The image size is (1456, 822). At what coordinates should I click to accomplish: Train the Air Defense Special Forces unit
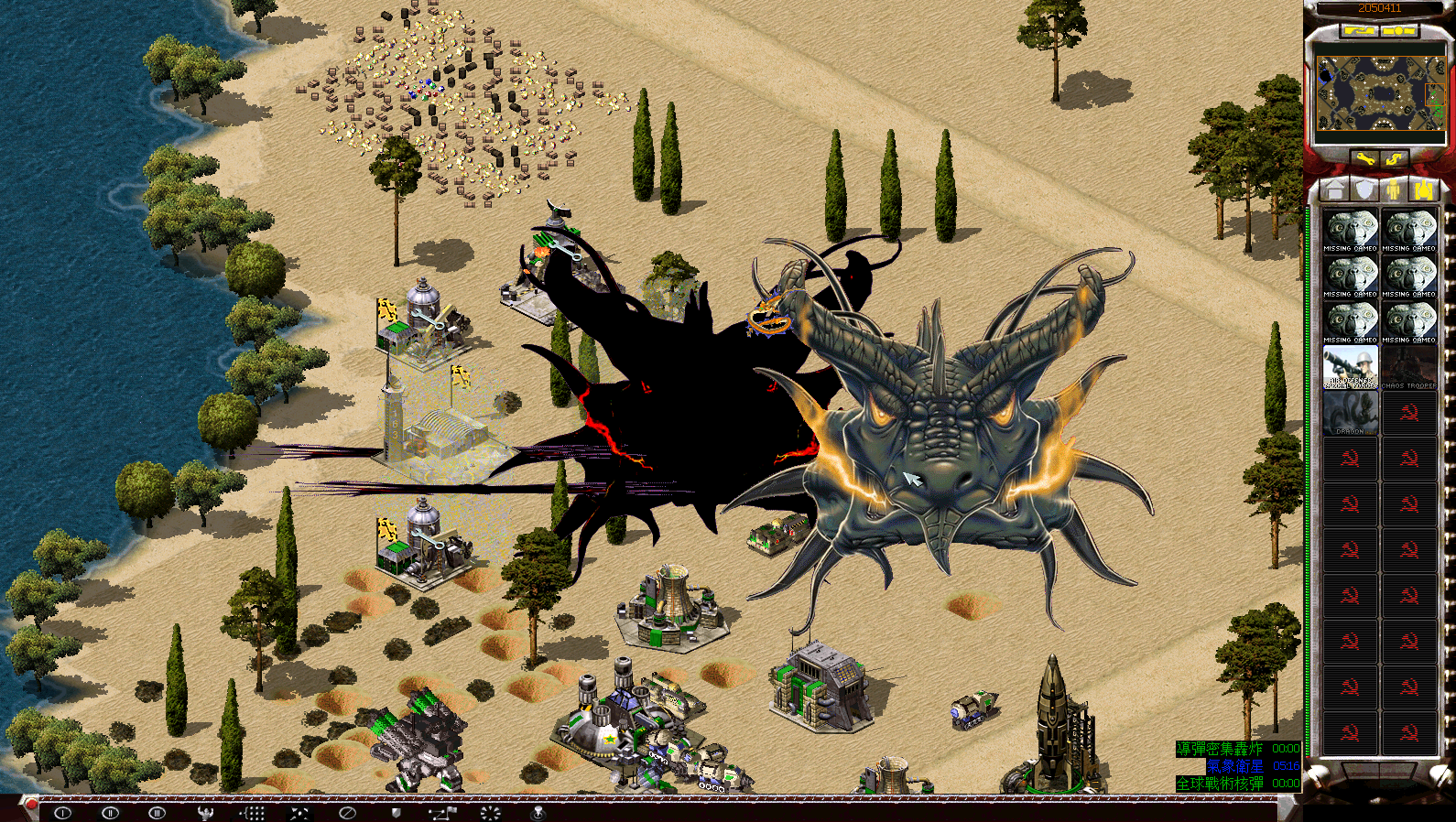point(1350,367)
